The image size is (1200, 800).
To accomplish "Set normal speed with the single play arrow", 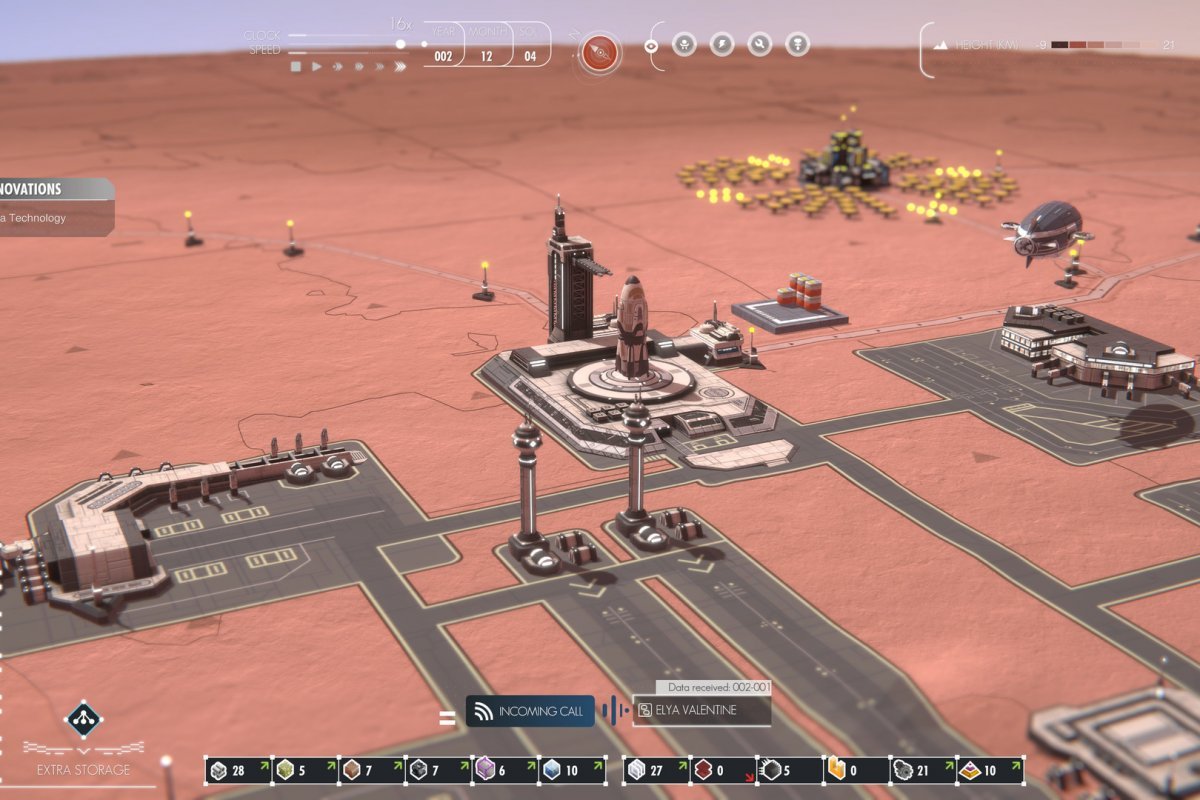I will point(317,67).
